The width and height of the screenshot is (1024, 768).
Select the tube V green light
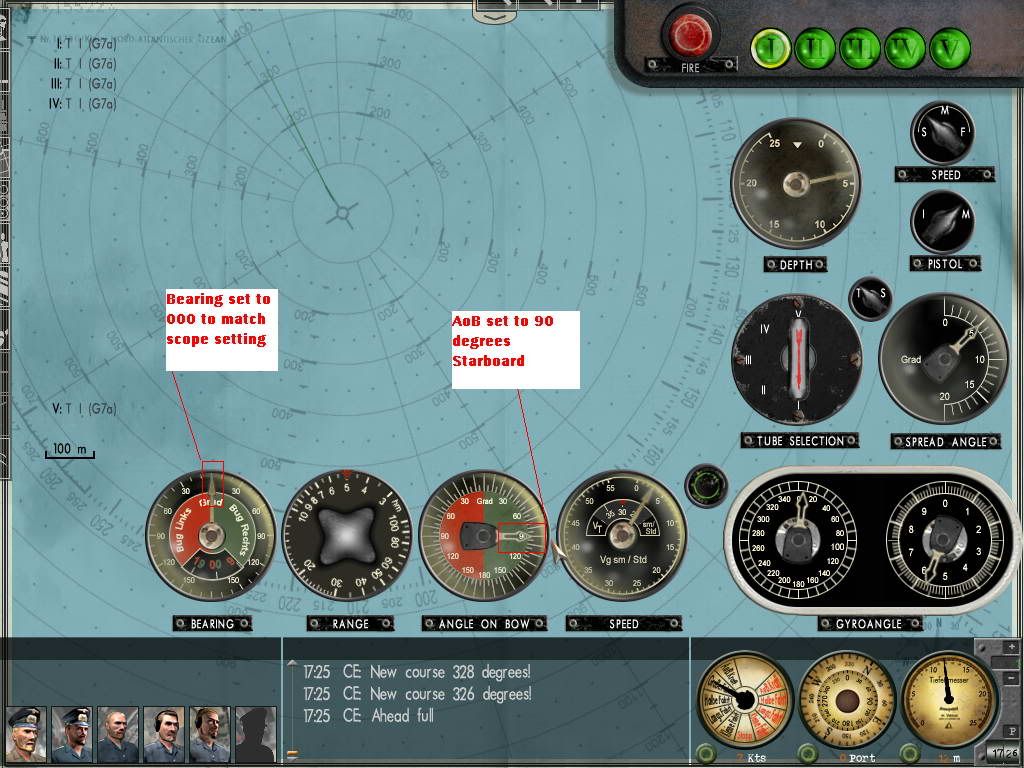tap(949, 48)
